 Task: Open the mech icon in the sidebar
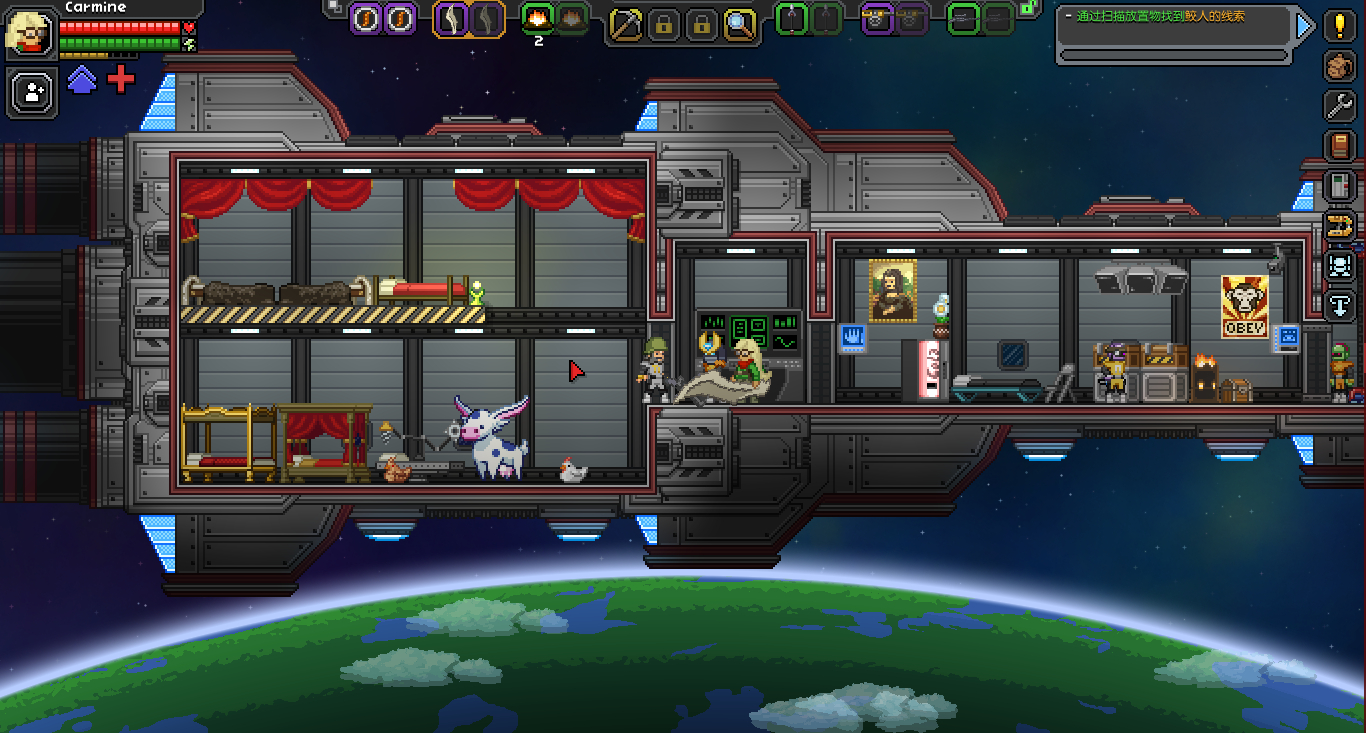point(1339,265)
